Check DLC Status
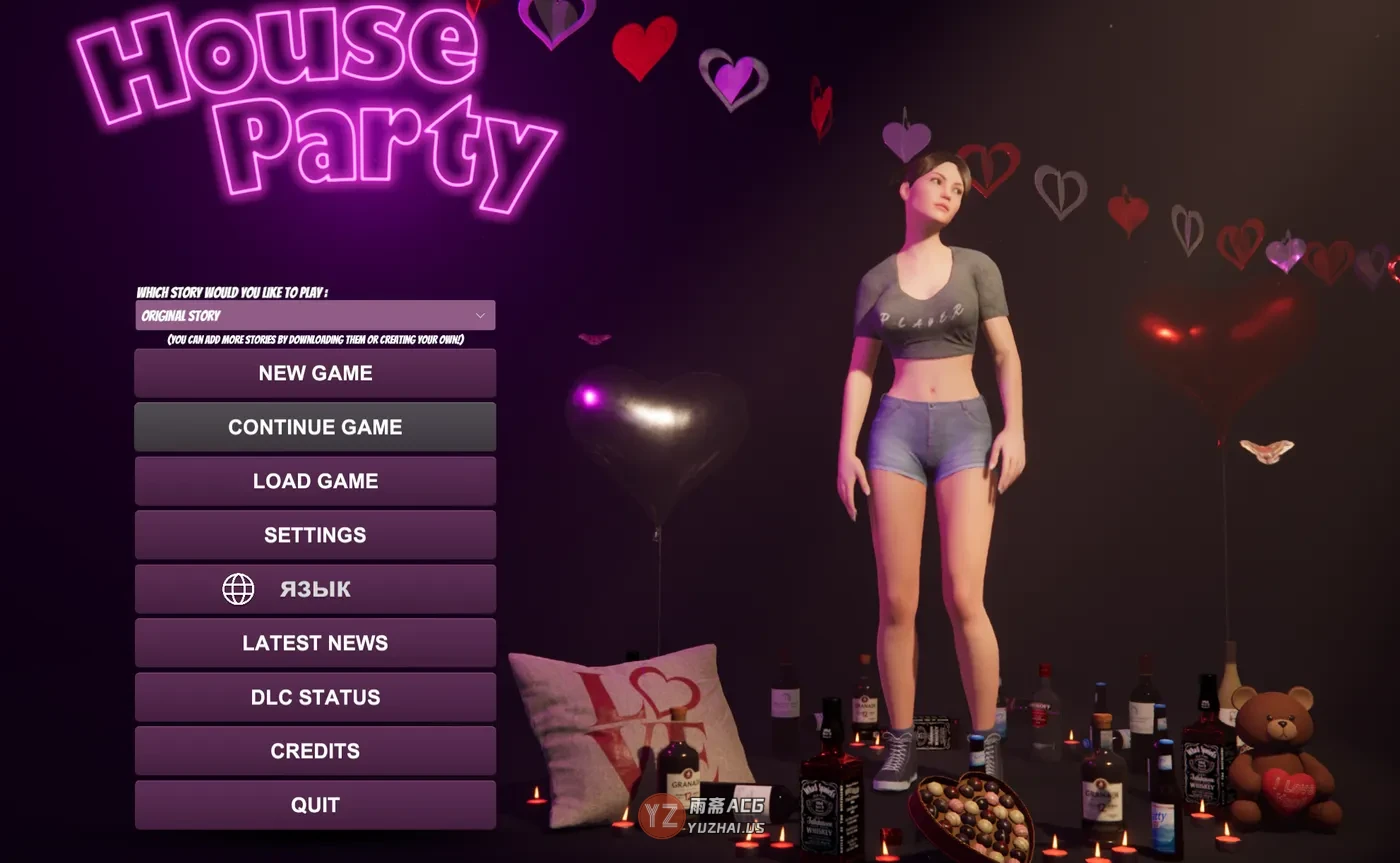This screenshot has height=863, width=1400. pos(315,697)
